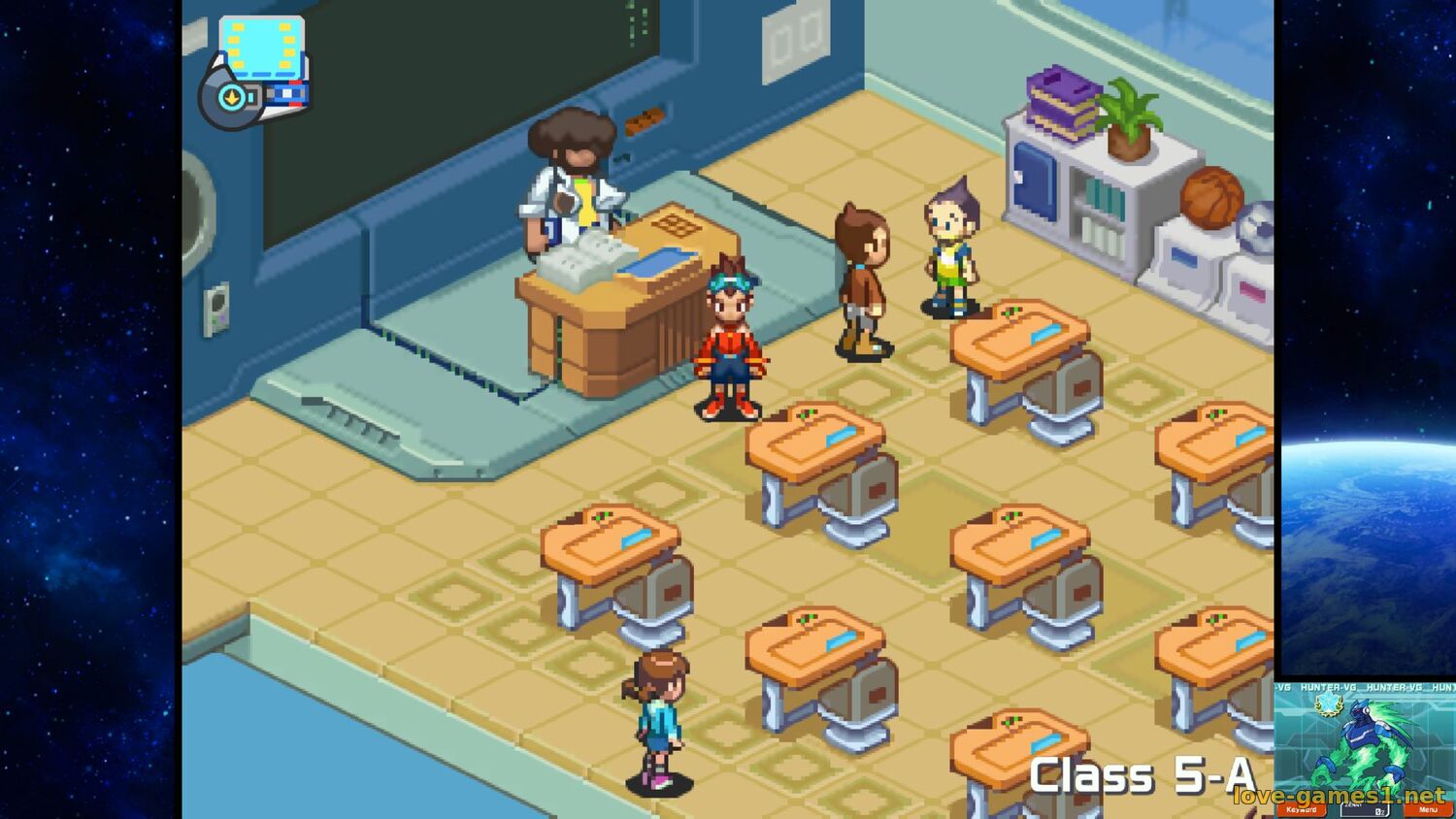Tap the orange Keyword button

pos(1301,809)
